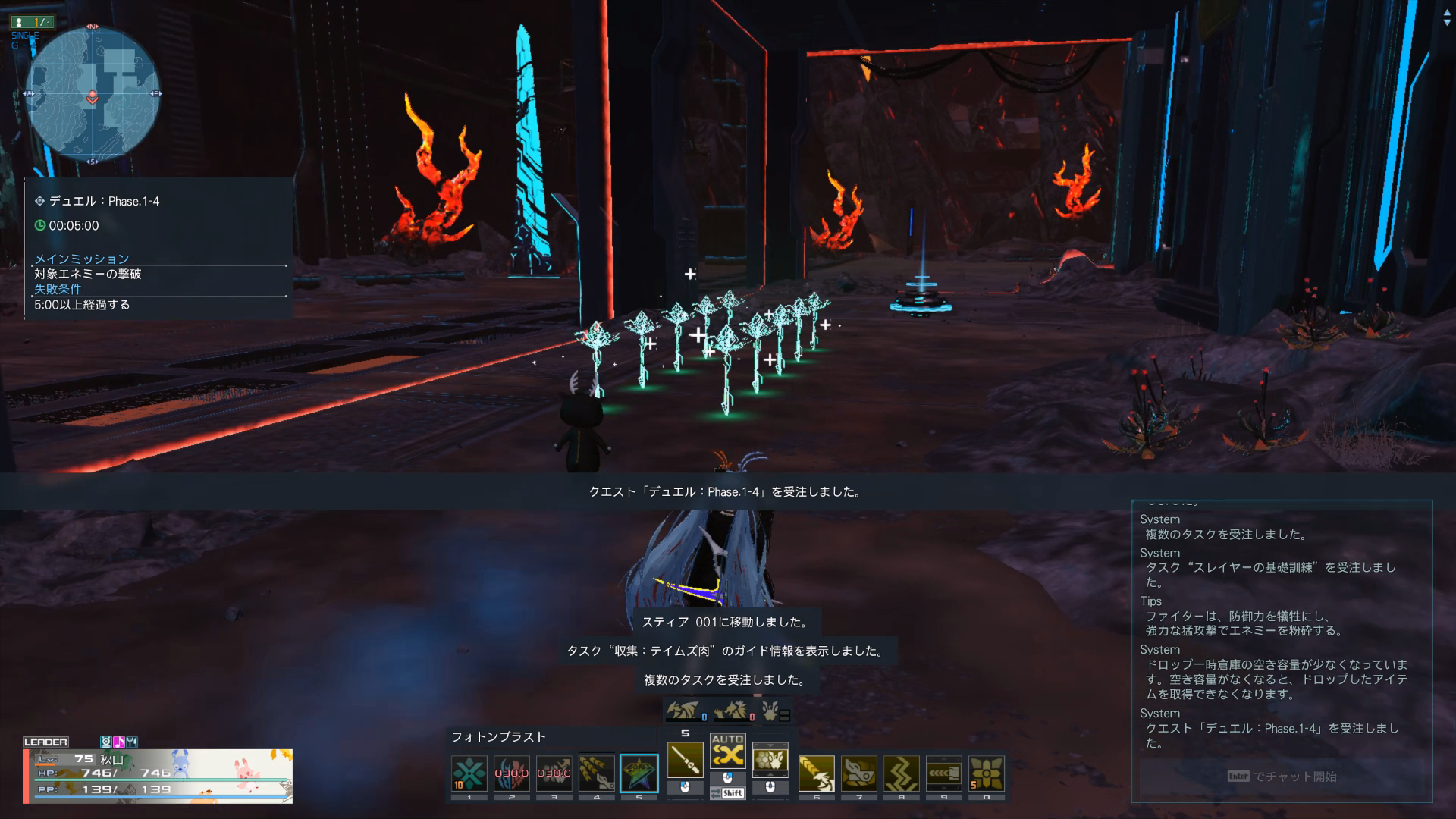Toggle the cyan lamp buff icon above HP bar
The image size is (1456, 819).
pos(106,742)
